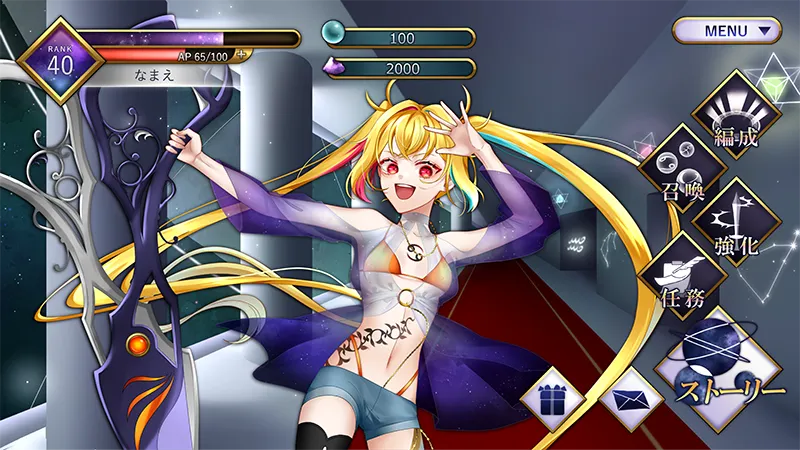Select the なまえ player name plate
Viewport: 800px width, 450px height.
(x=160, y=74)
